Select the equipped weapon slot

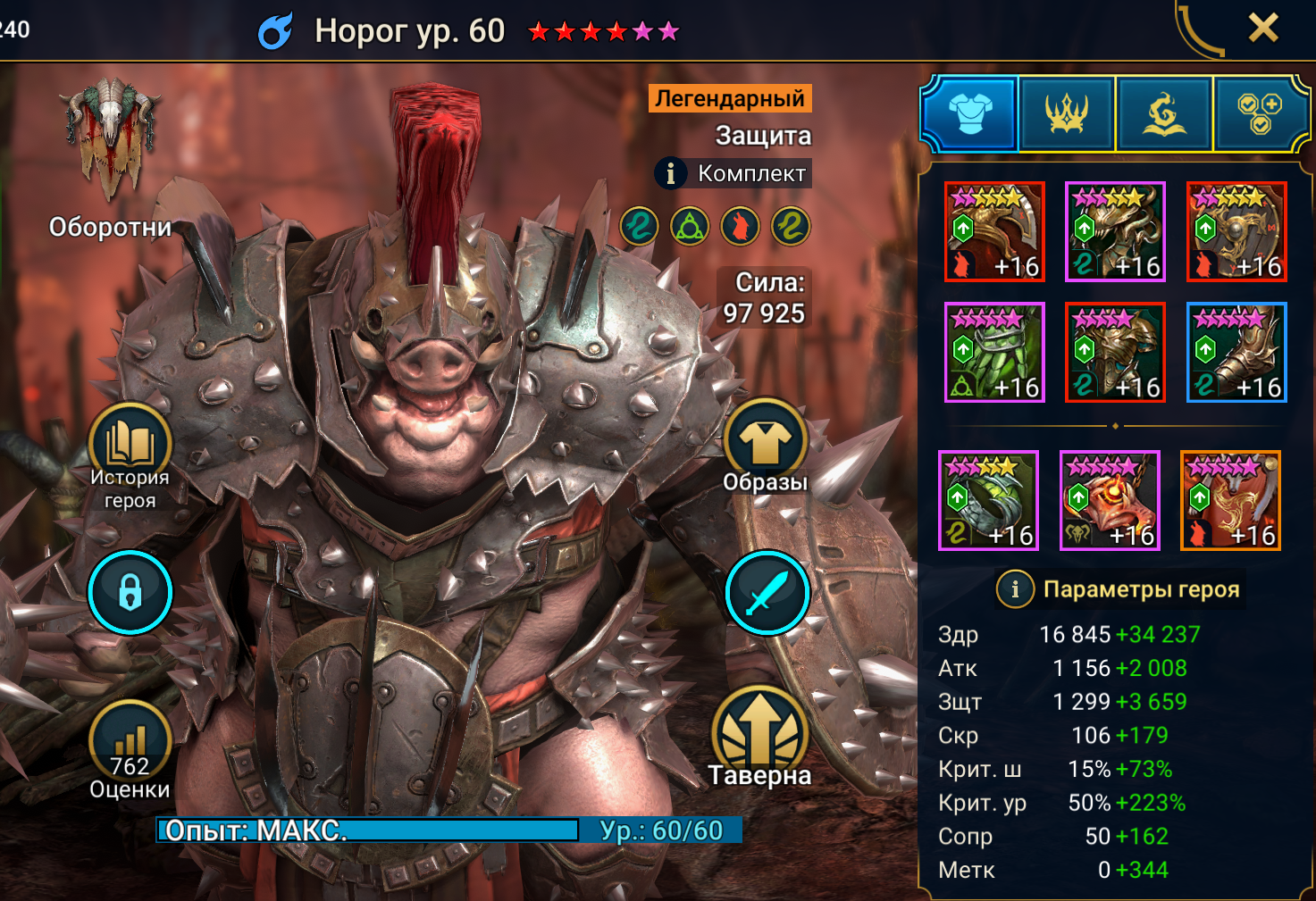click(x=994, y=232)
